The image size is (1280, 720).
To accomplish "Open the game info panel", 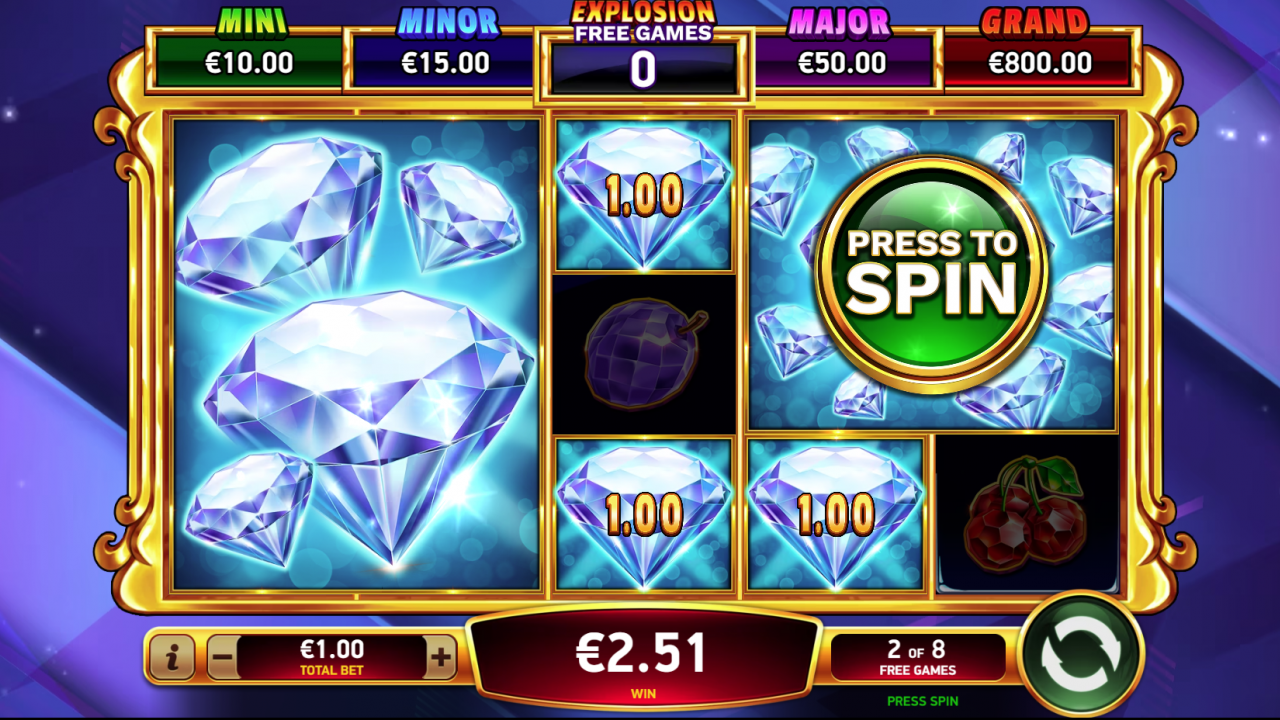I will tap(172, 656).
